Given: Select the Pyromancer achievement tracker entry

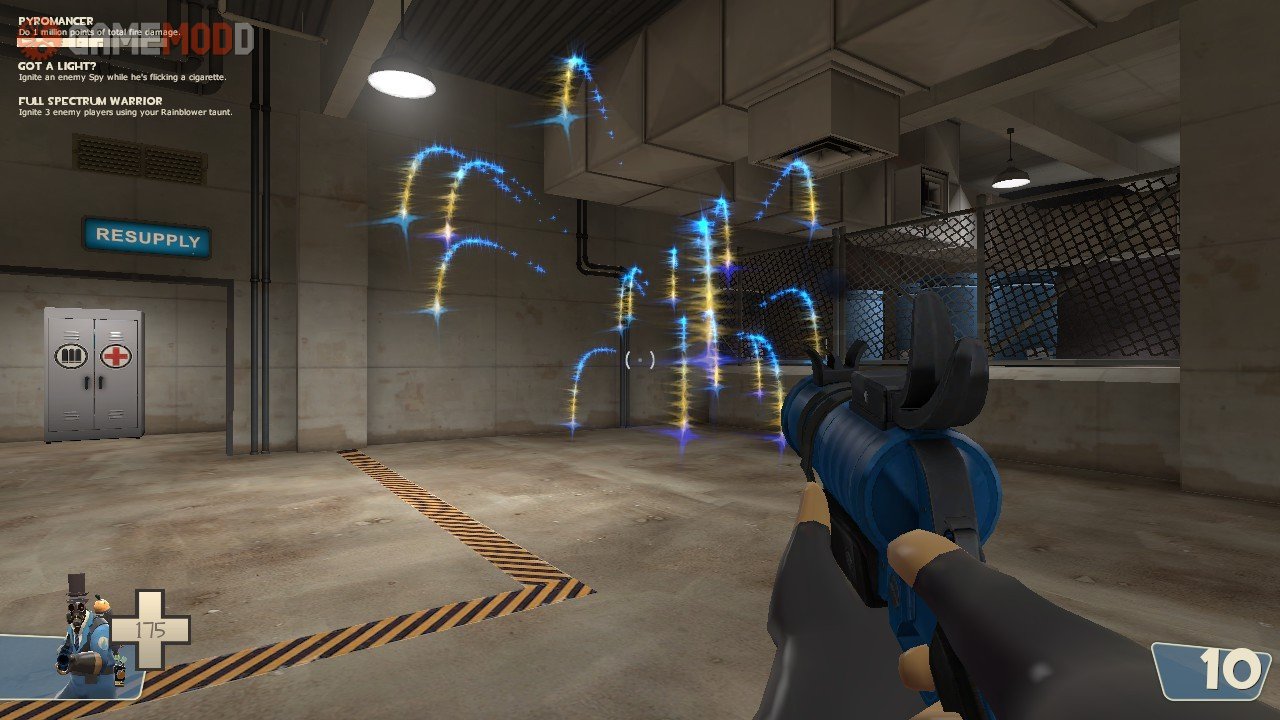Looking at the screenshot, I should 55,20.
